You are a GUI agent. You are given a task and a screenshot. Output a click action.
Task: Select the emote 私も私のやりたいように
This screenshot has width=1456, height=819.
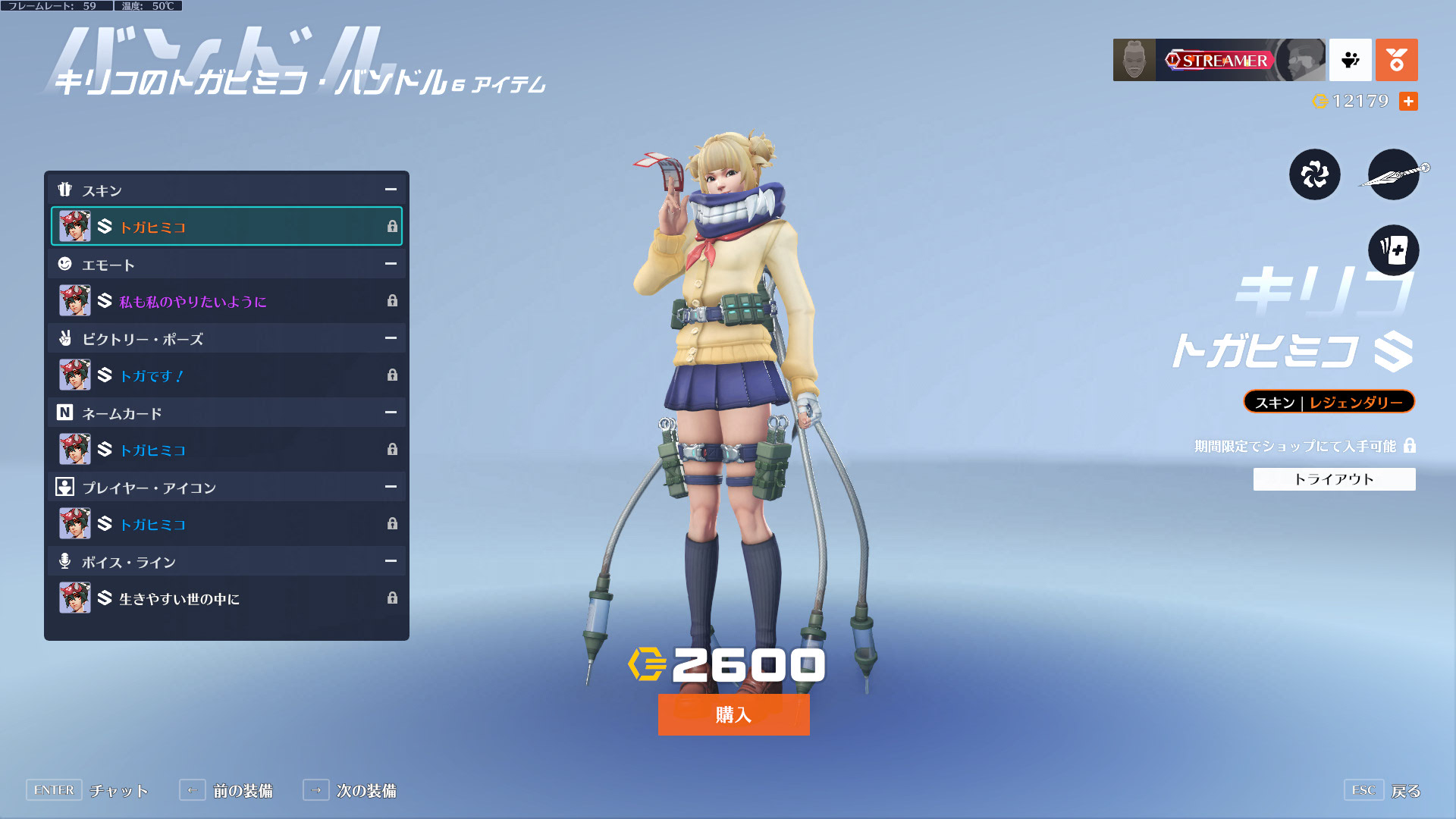coord(227,301)
